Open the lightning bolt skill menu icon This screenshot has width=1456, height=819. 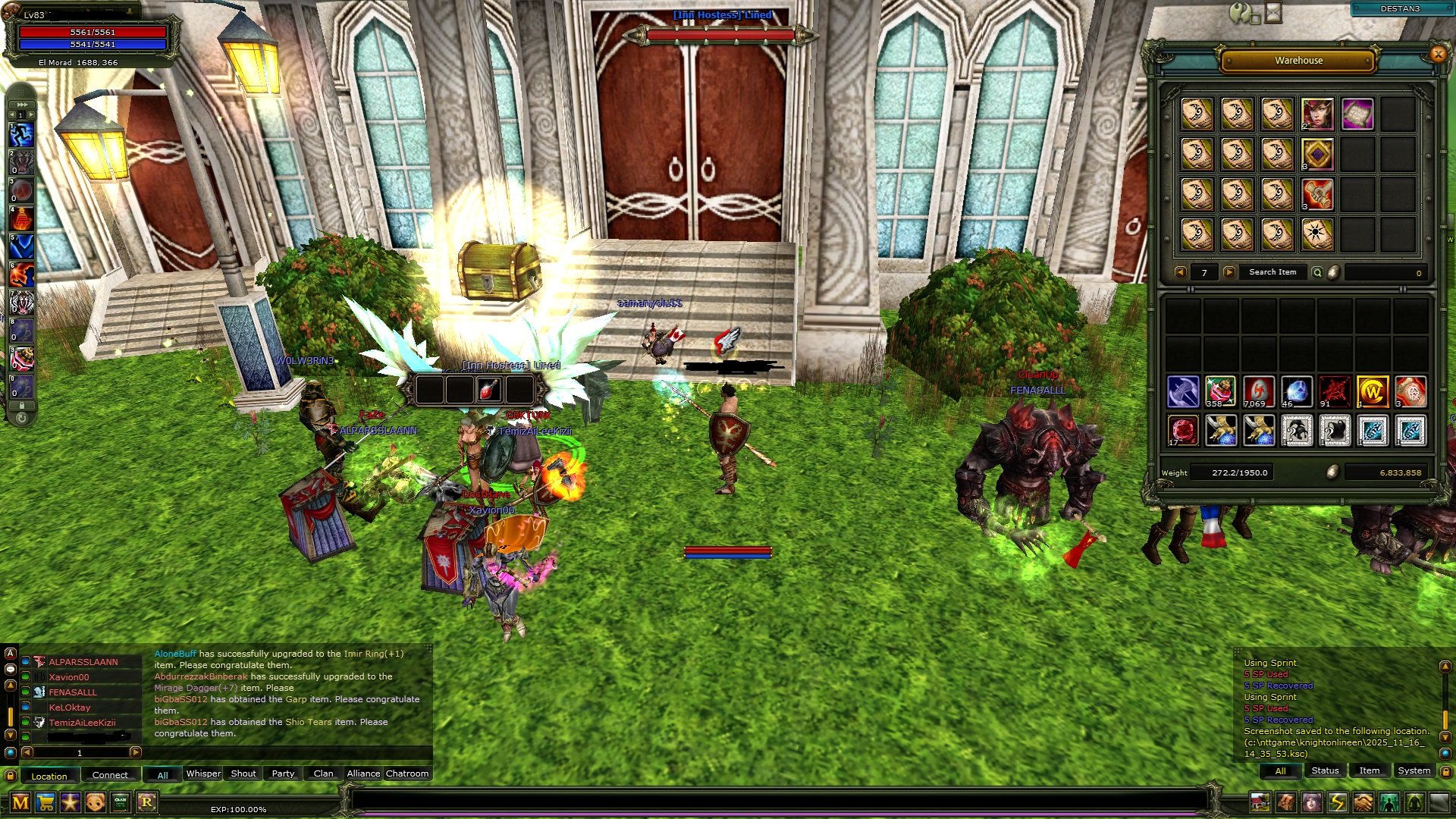pos(1337,802)
